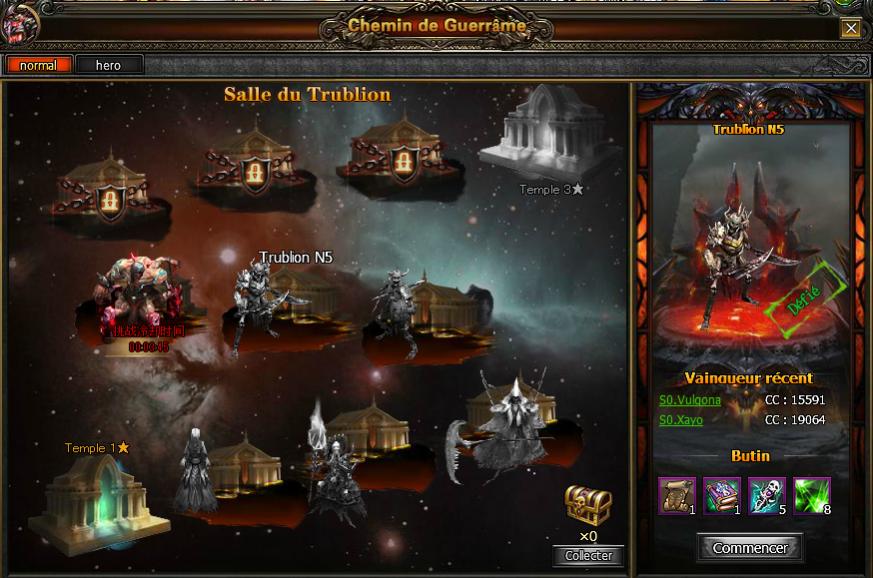Inspect the green crystal loot item

click(811, 494)
